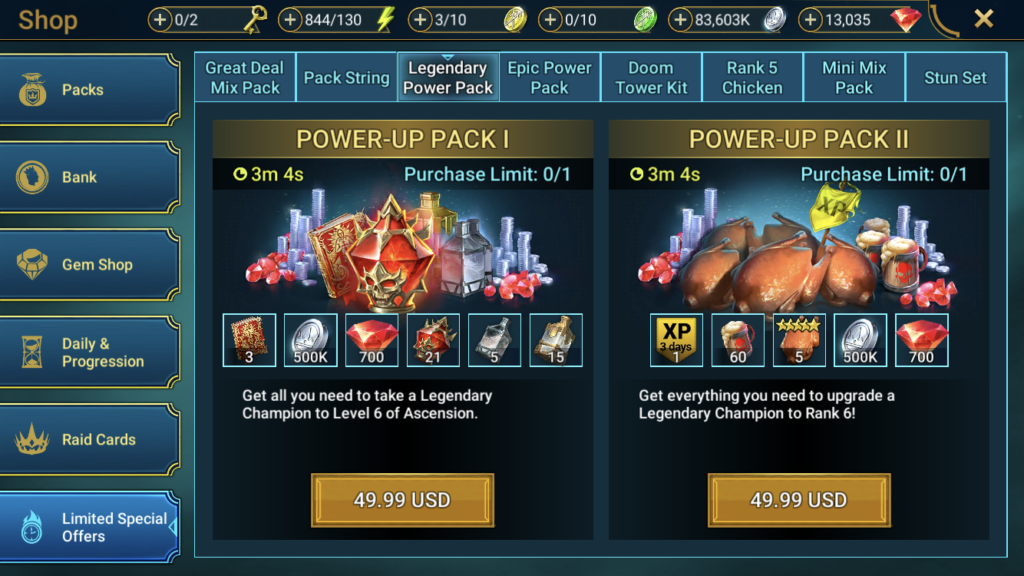Screen dimensions: 1024x576
Task: Select the Pack String tab
Action: (346, 78)
